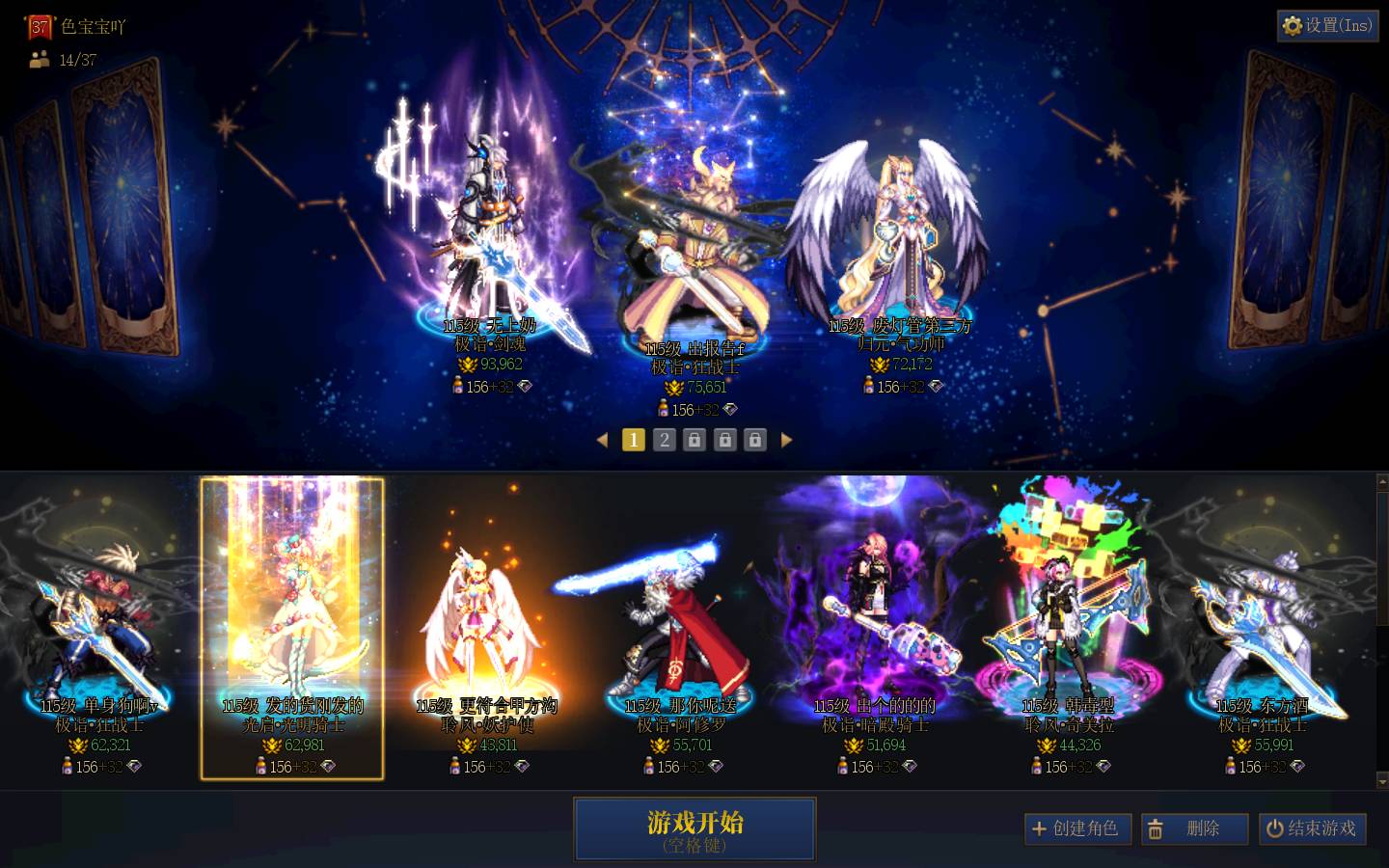
Task: Select character page tab 1
Action: (634, 440)
